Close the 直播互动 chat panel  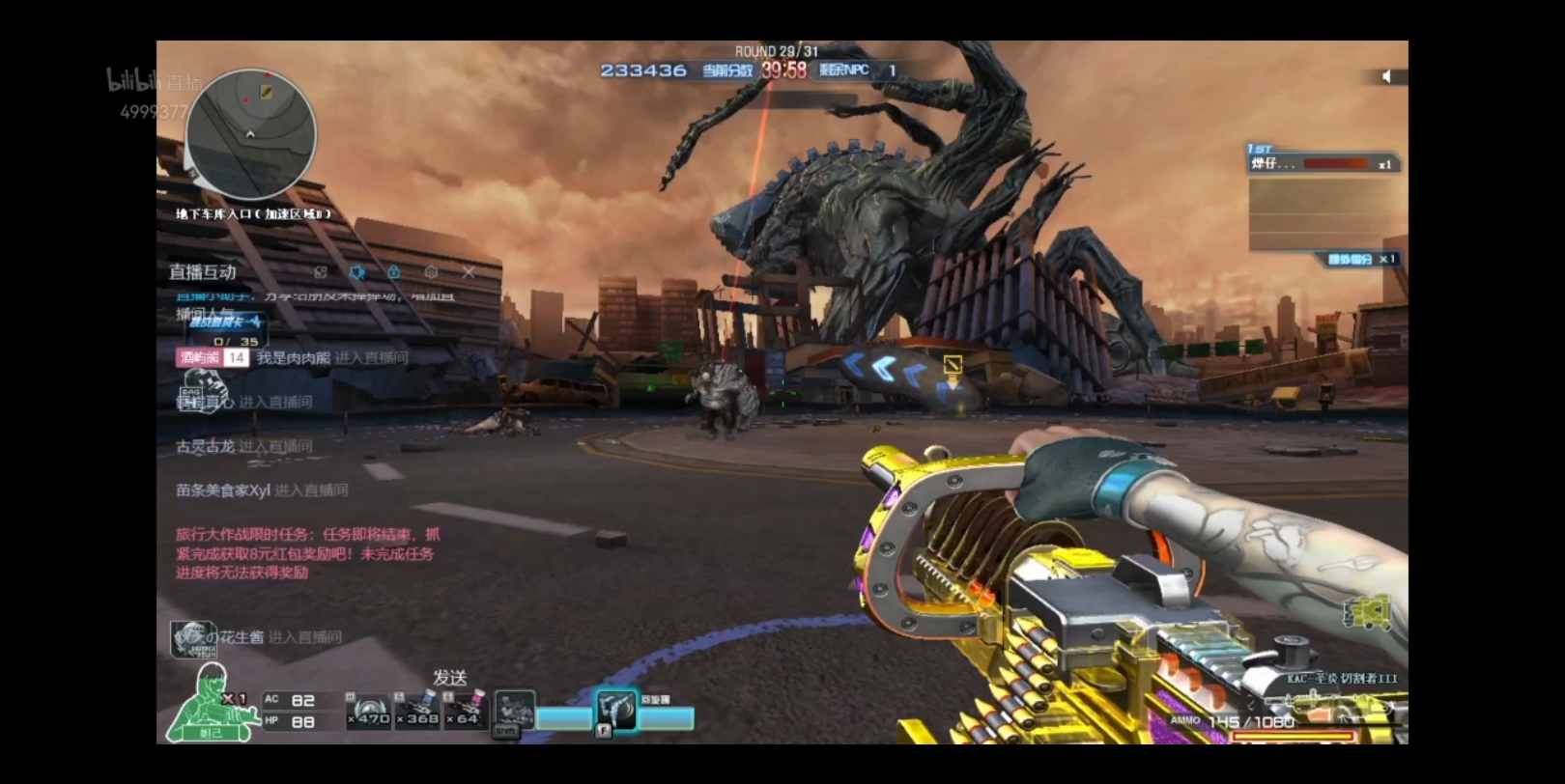469,272
